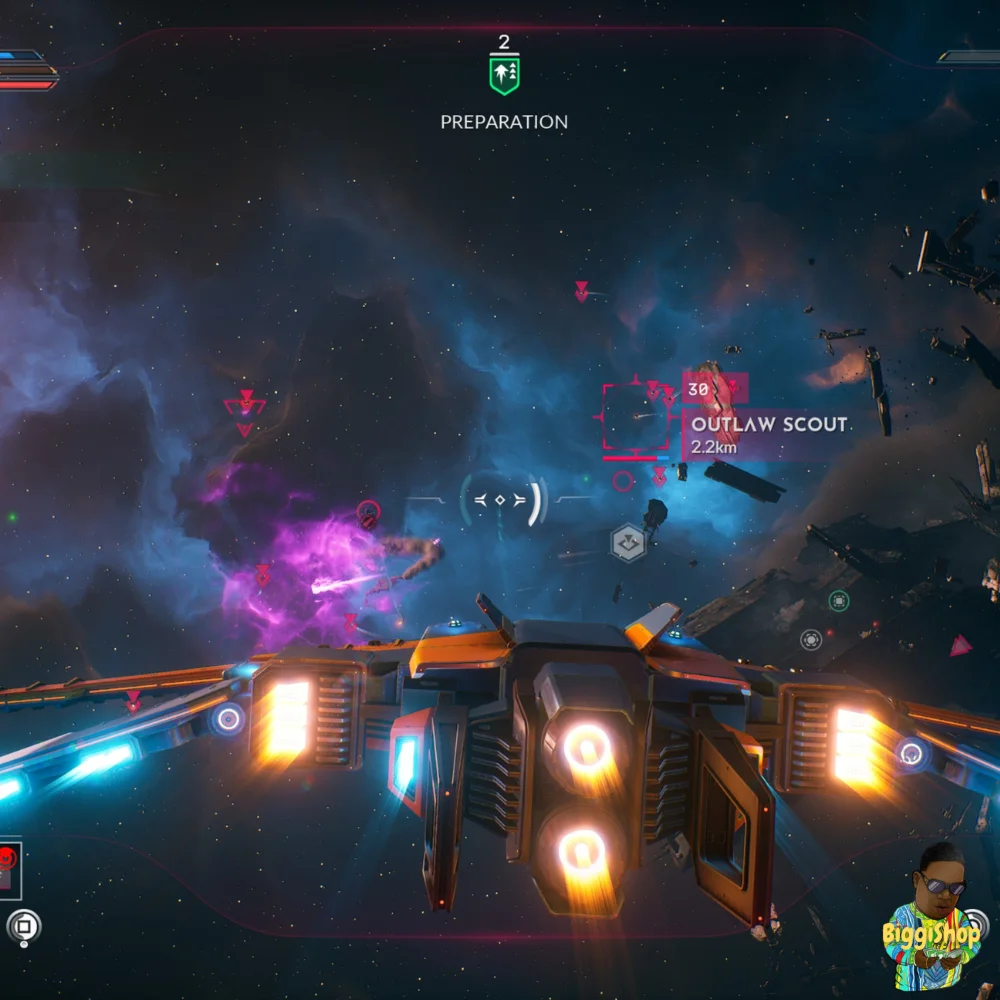
Task: Activate the round white square ability icon
Action: tap(23, 927)
